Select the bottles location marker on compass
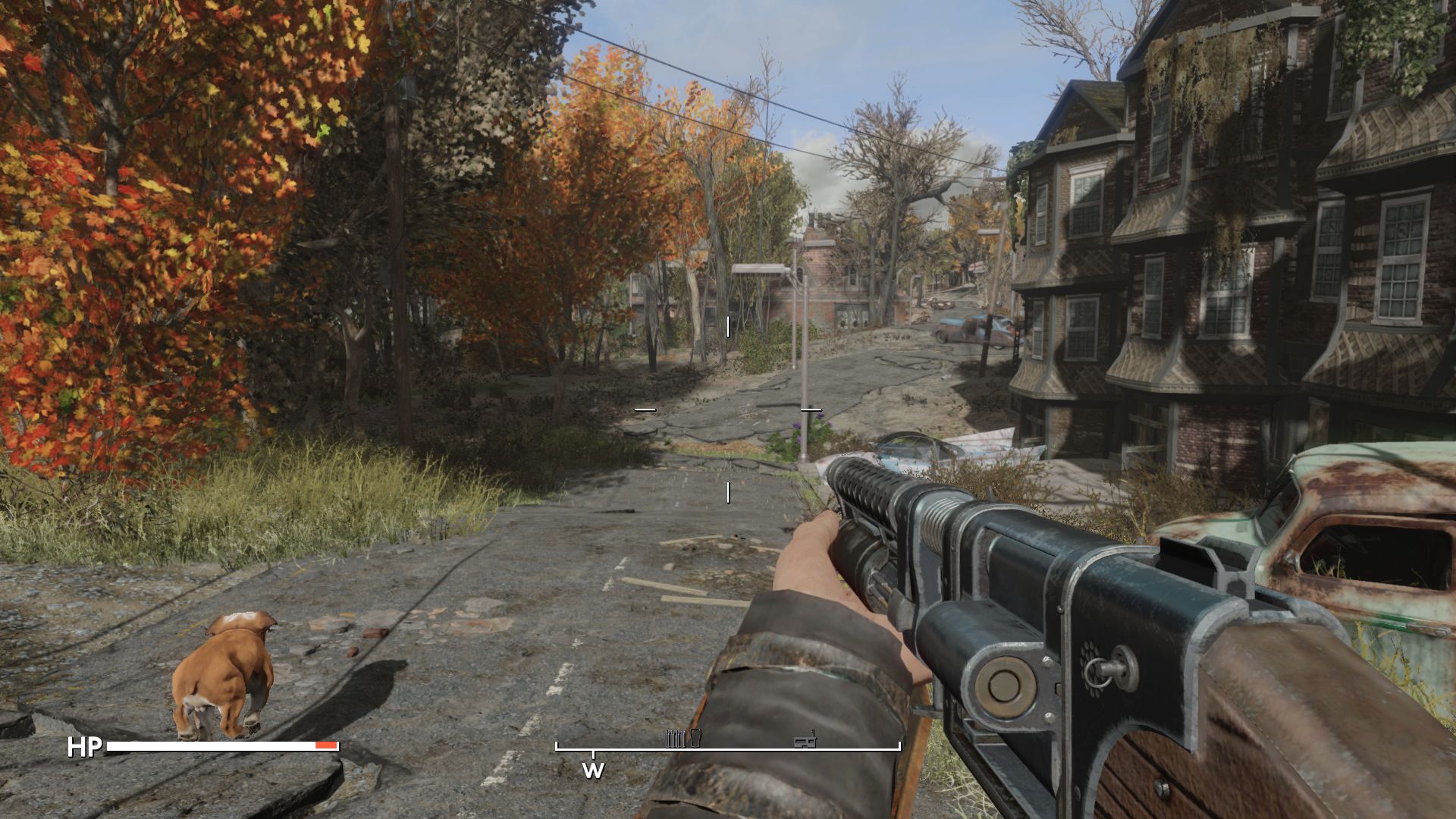Screen dimensions: 1456x819 675,739
